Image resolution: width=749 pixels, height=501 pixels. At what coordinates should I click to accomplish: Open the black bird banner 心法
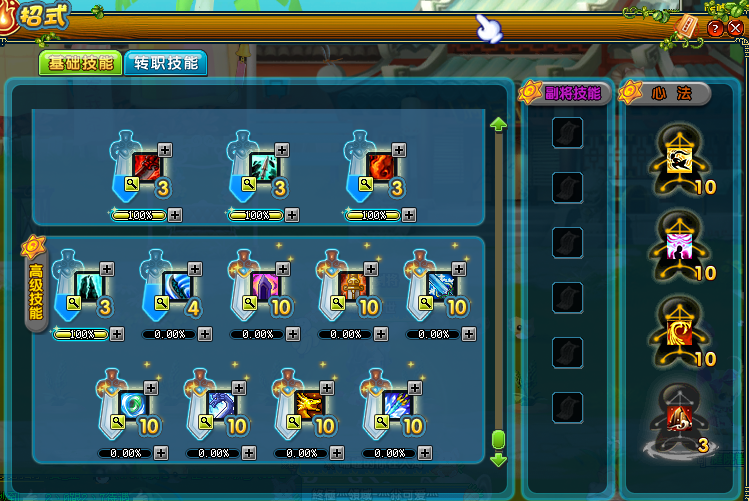680,160
